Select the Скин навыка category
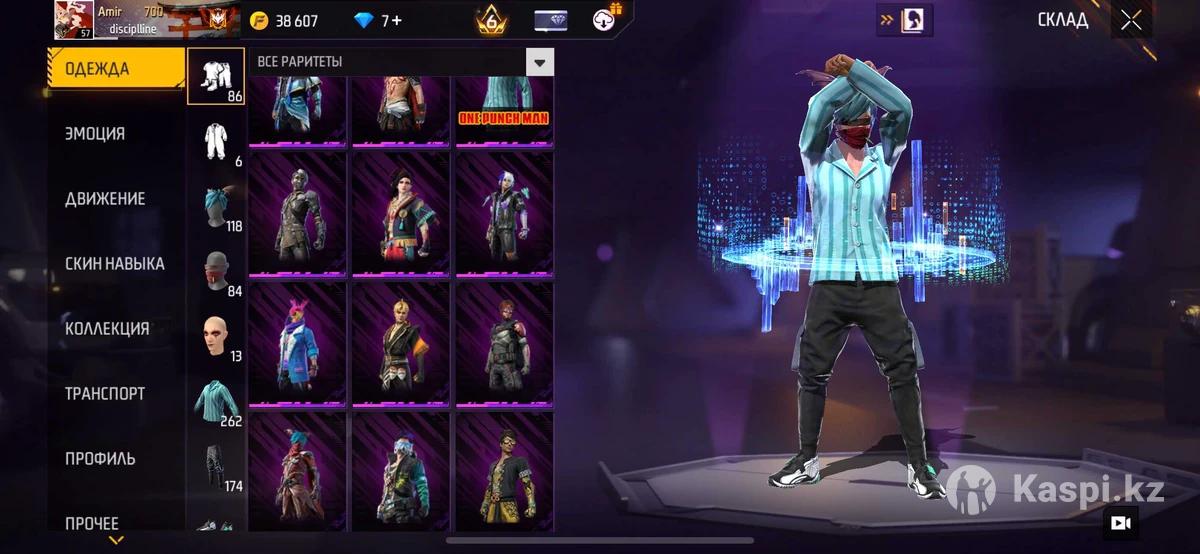Screen dimensions: 1200x554 pos(115,264)
